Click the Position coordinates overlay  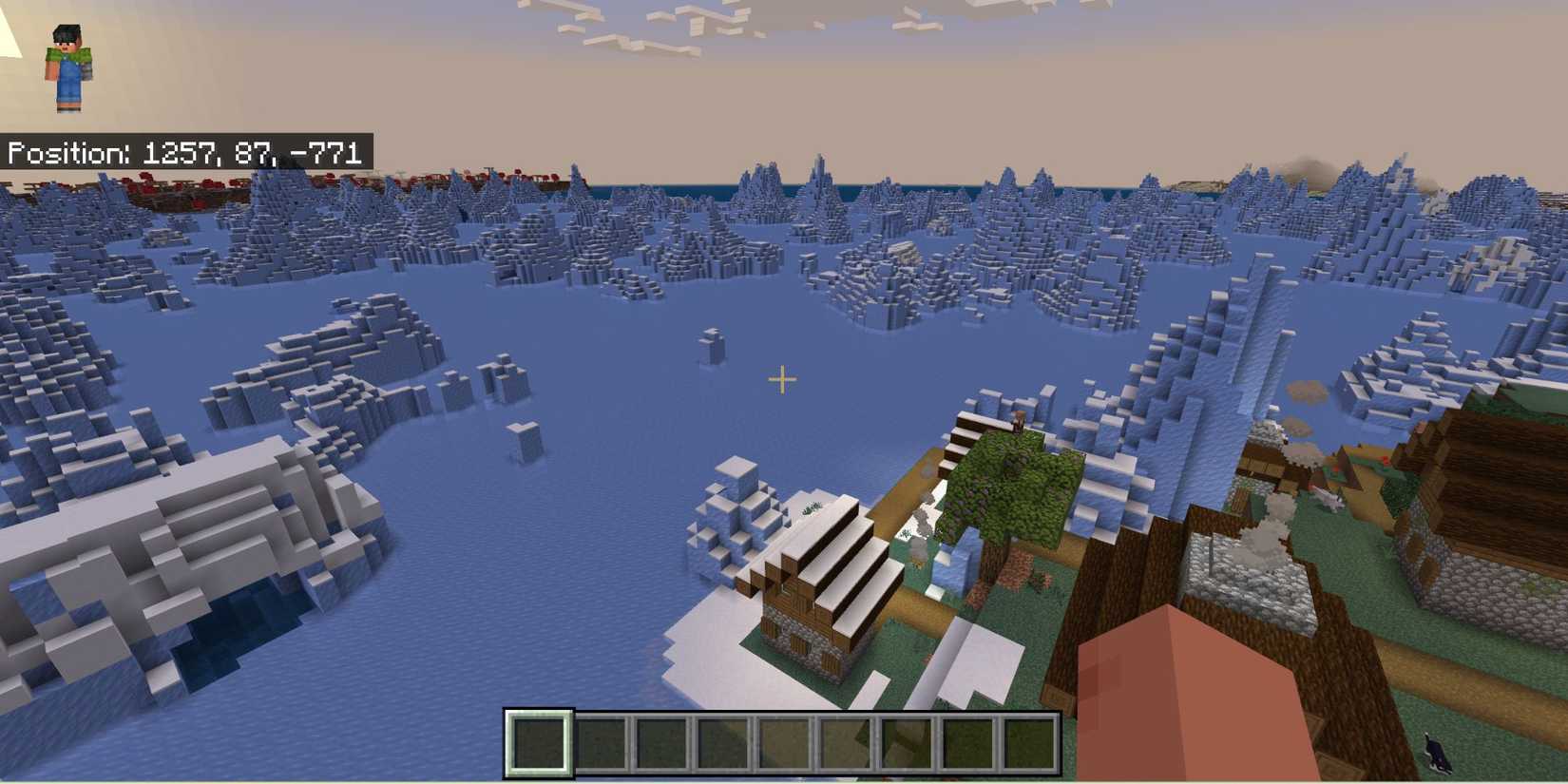tap(185, 150)
